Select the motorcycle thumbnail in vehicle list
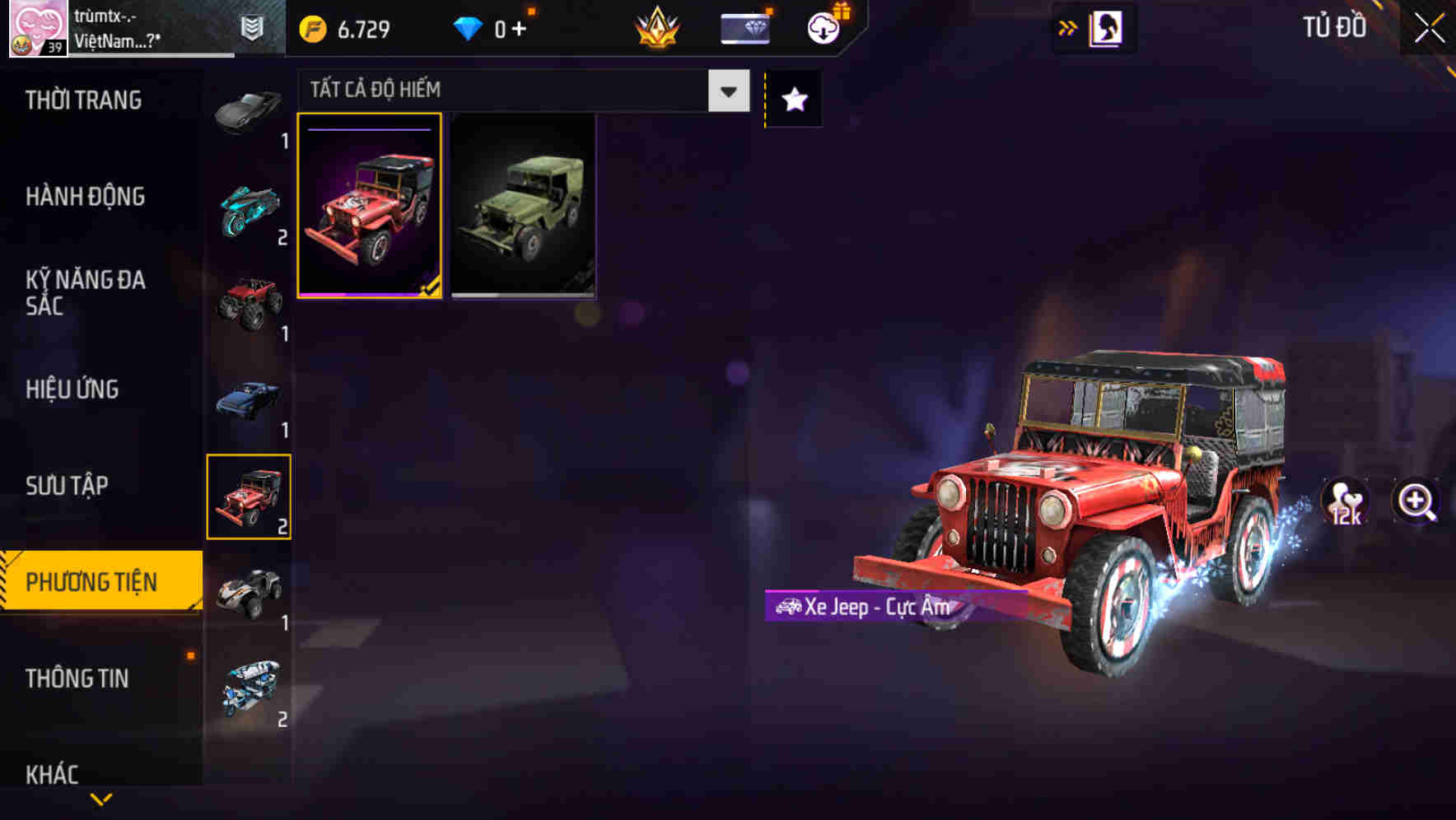Screen dimensions: 1456x820 point(247,210)
